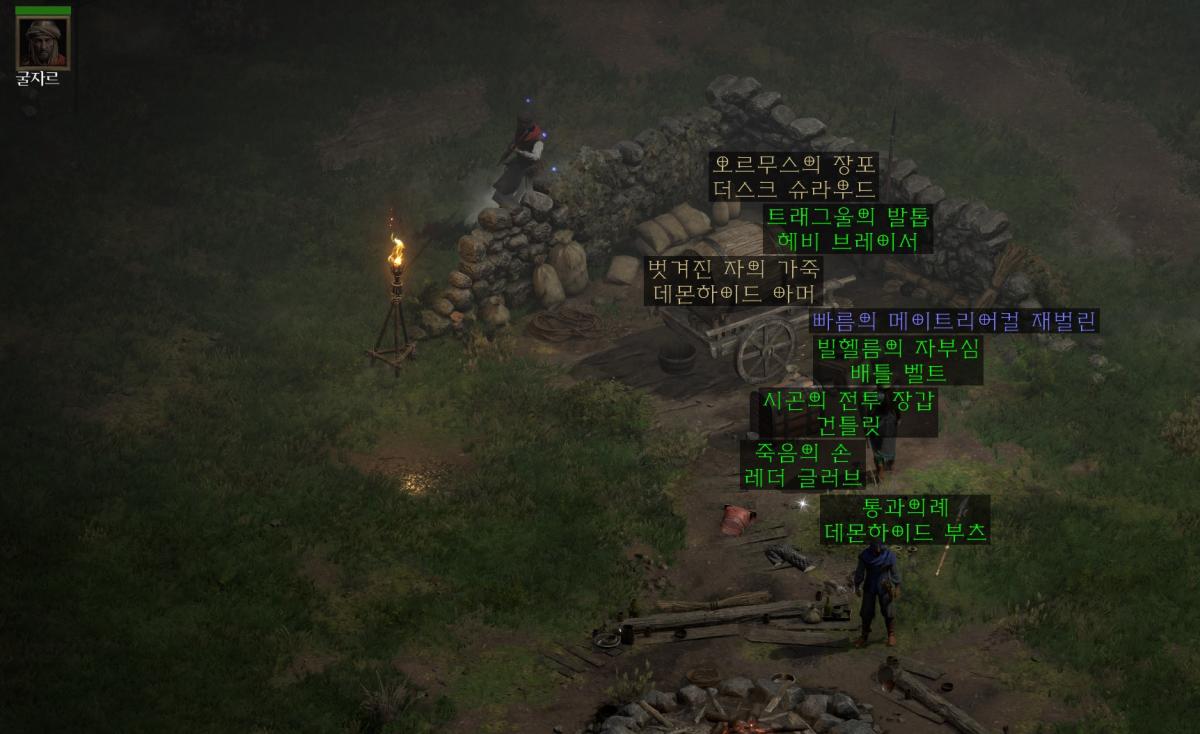Select the 트랭그울의 발톱 헤비 브레이서 item label
This screenshot has width=1200, height=734.
[848, 229]
